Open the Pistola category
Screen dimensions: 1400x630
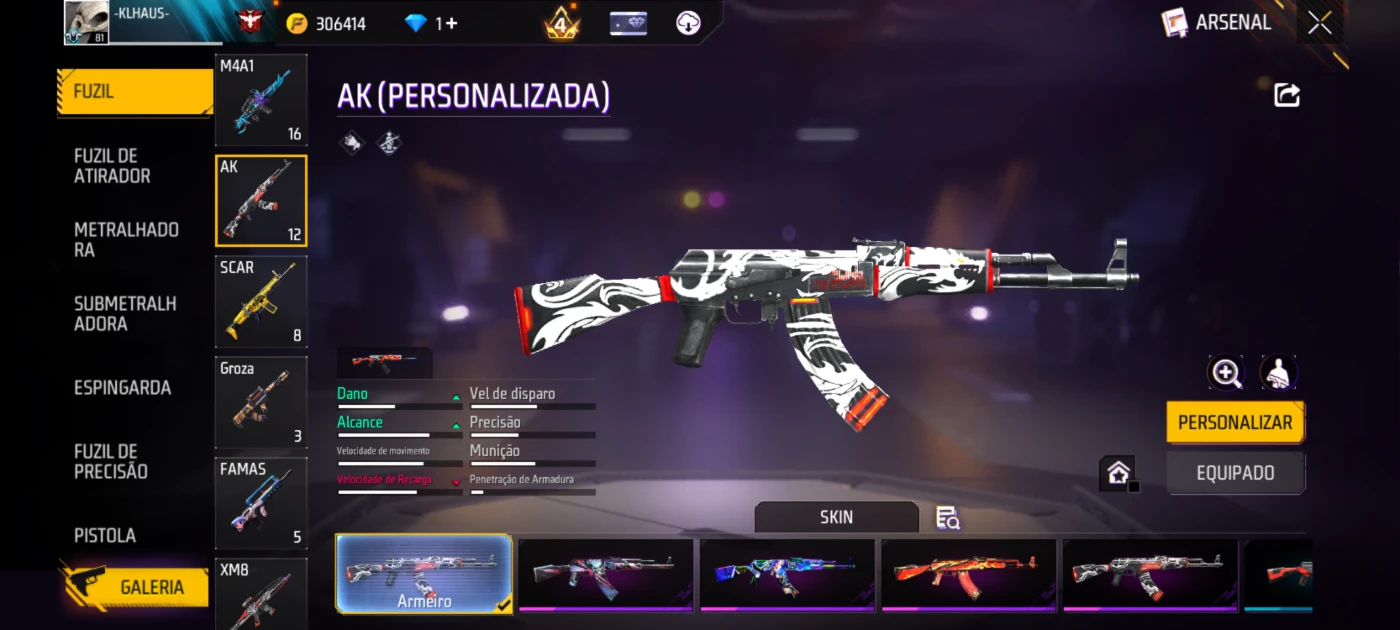tap(105, 536)
